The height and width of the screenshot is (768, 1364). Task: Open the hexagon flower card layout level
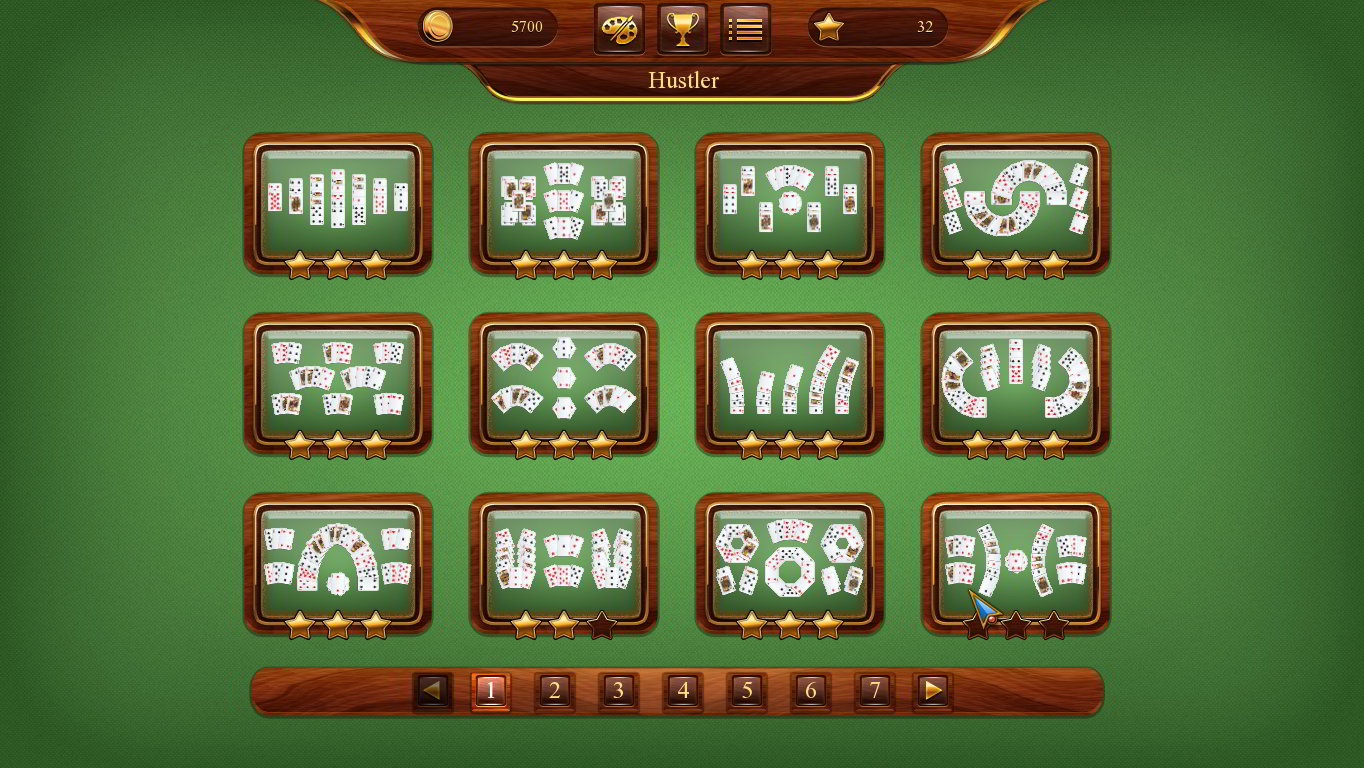[563, 382]
